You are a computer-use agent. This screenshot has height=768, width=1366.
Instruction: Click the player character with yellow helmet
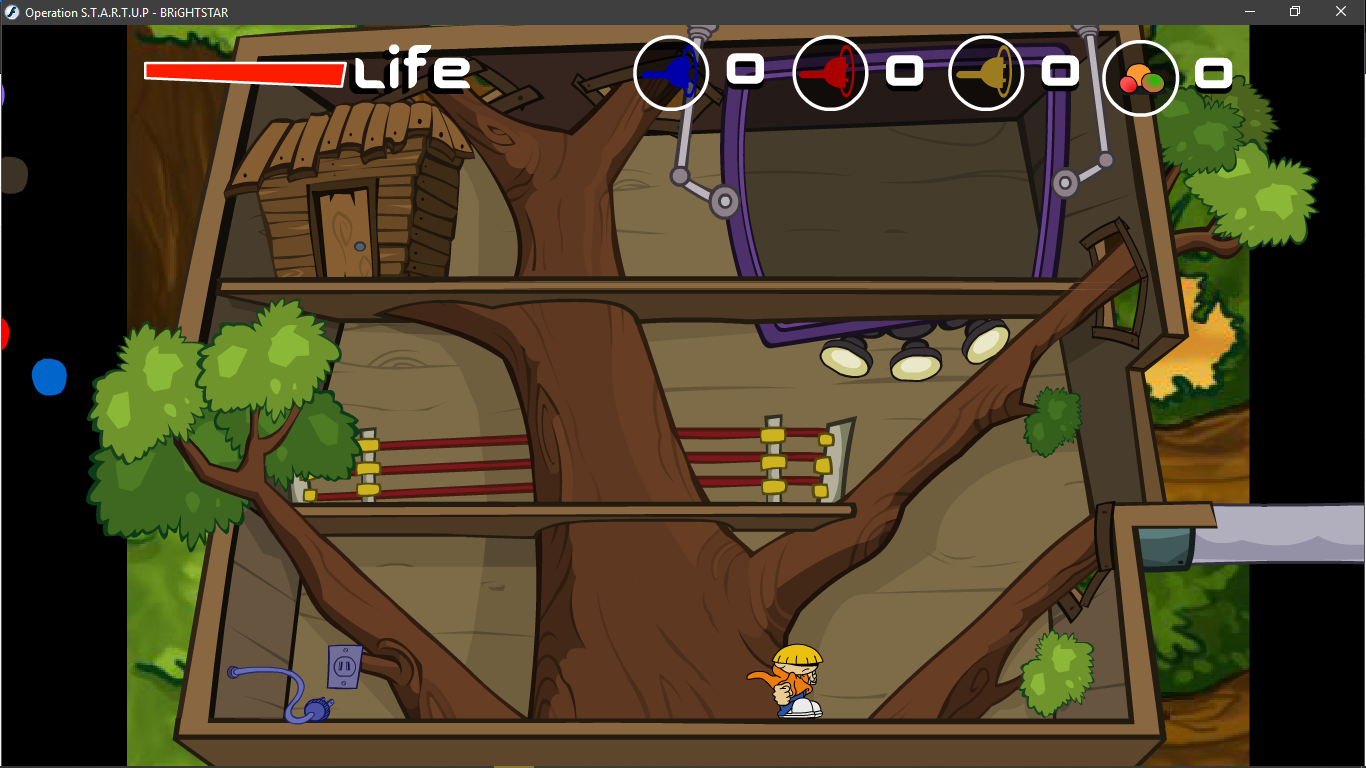pos(795,681)
